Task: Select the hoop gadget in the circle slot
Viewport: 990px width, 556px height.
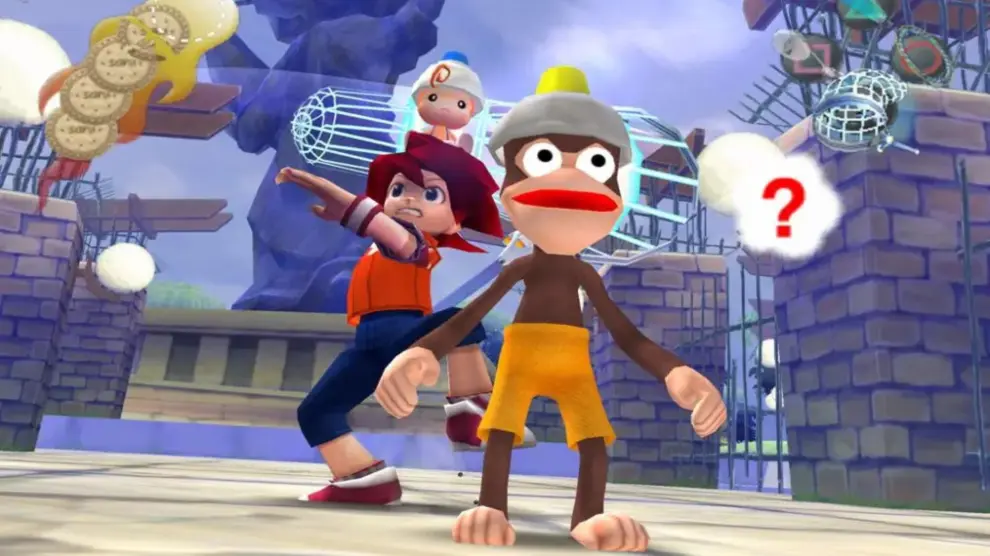Action: [921, 56]
